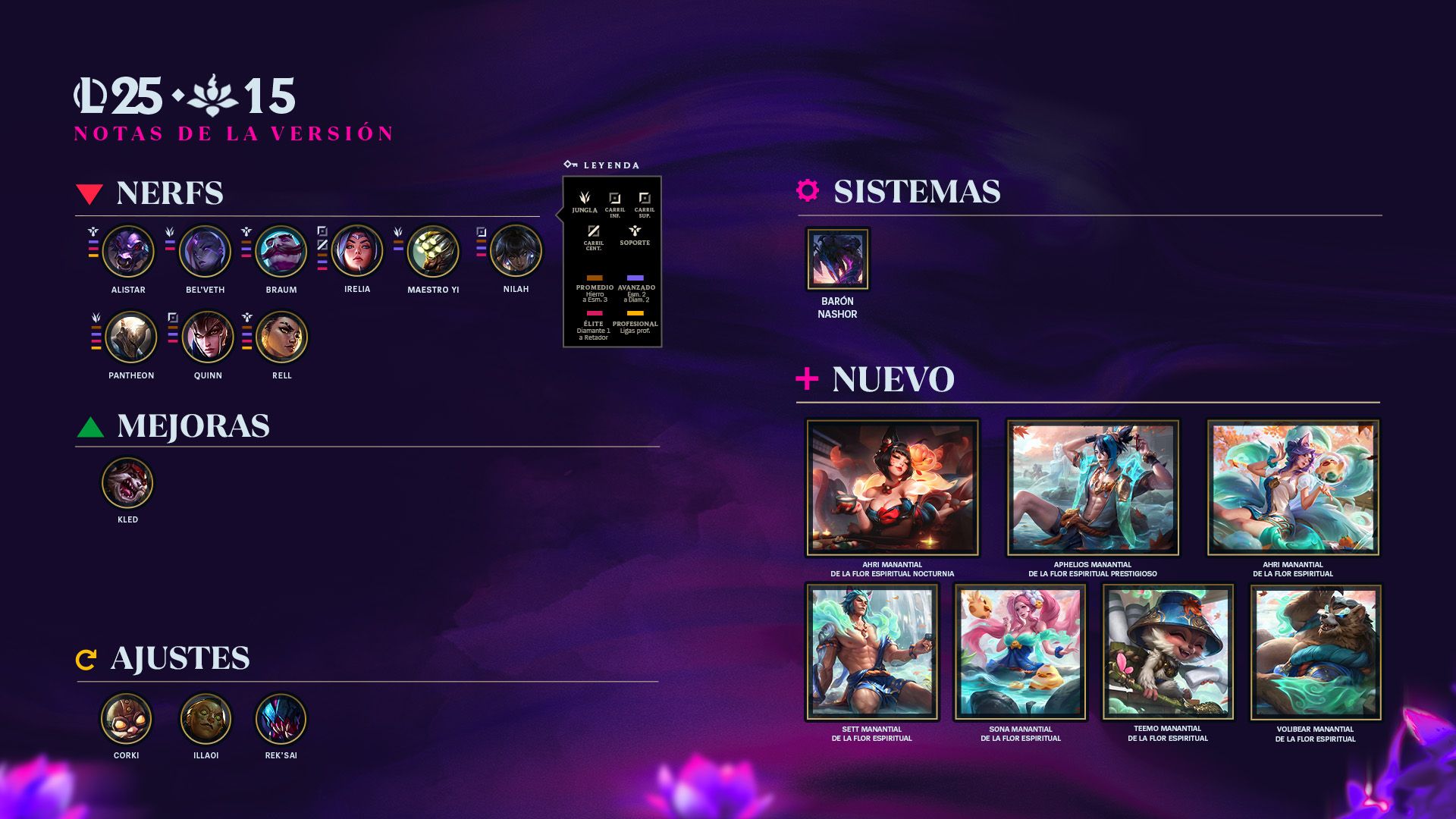Screen dimensions: 1456x819
Task: Click the Illaoi portrait
Action: click(206, 719)
